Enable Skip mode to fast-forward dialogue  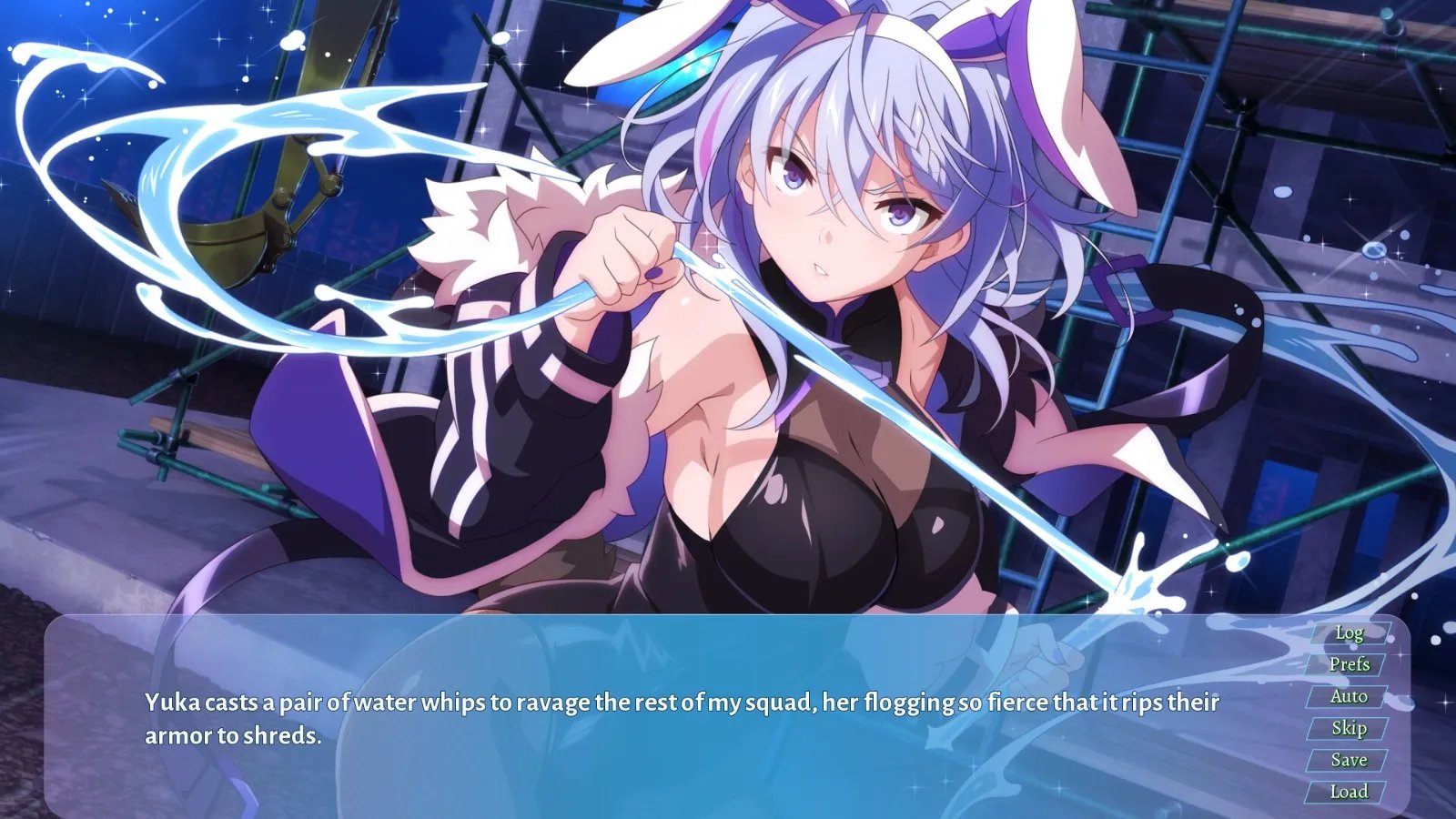click(1350, 727)
